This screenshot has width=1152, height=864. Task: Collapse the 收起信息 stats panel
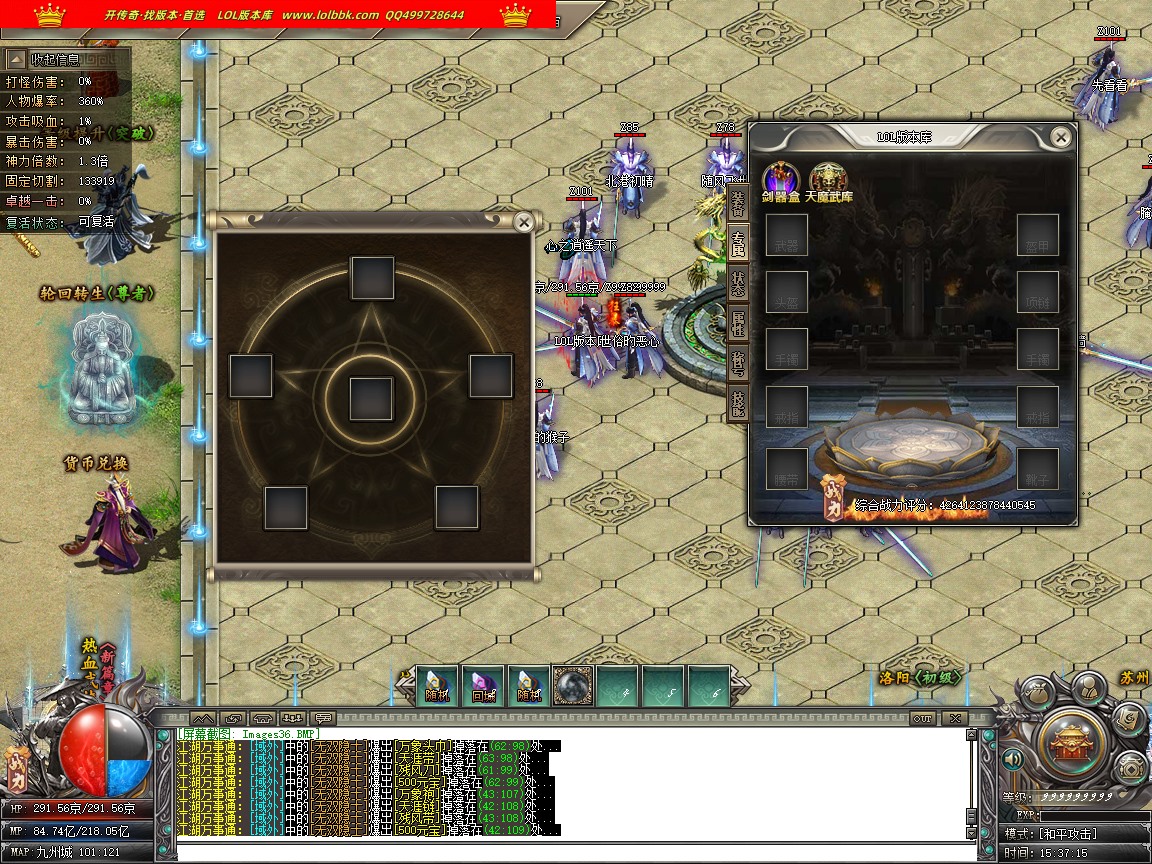[17, 59]
